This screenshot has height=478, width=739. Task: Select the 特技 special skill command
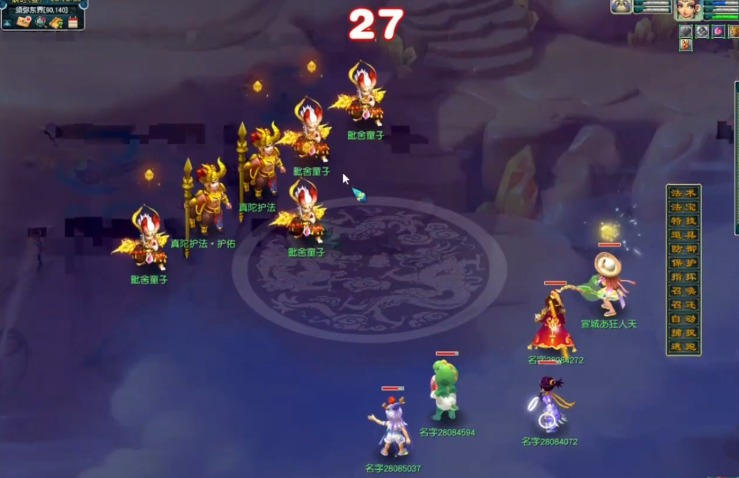[x=684, y=221]
